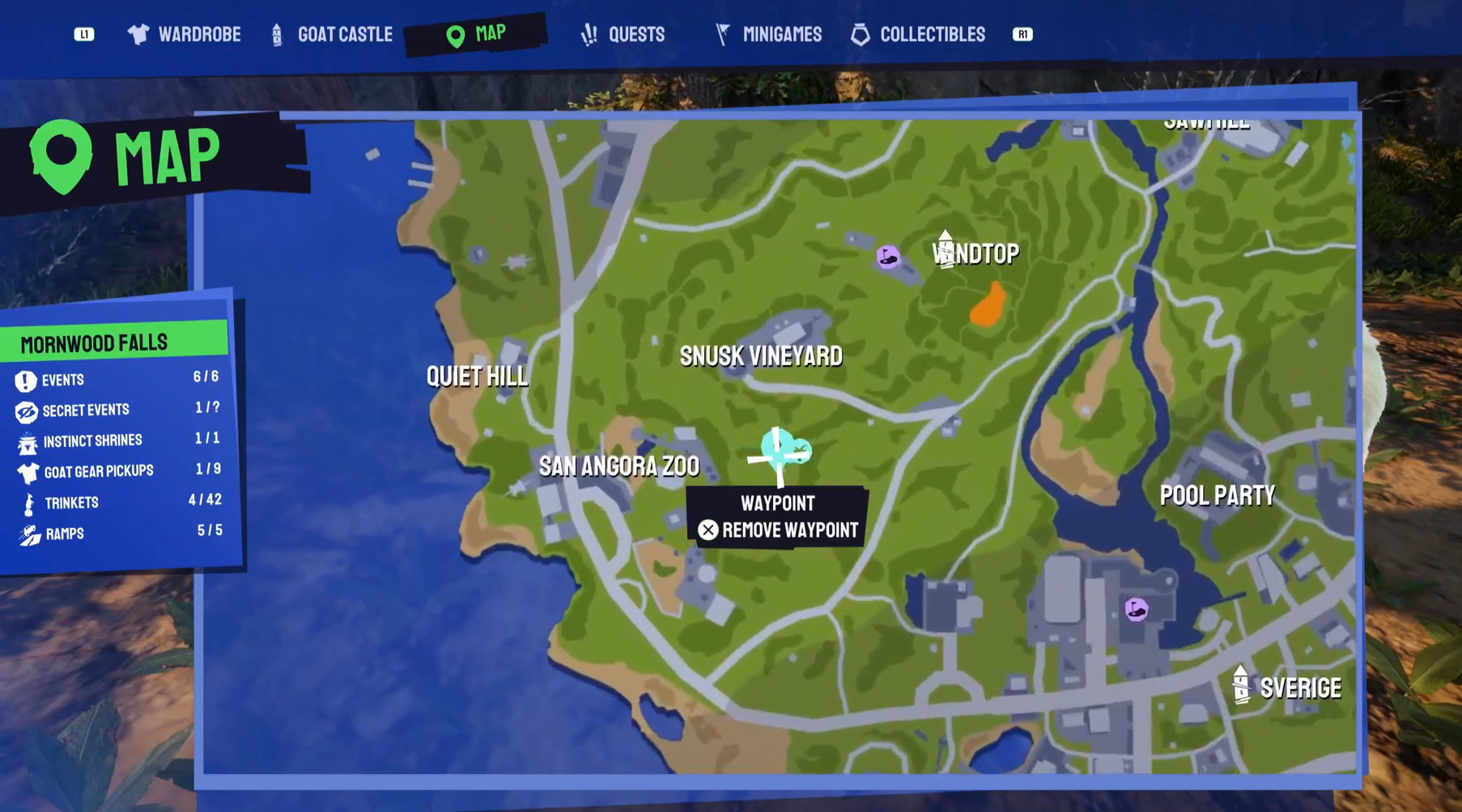Click the green Map pin icon in the header
This screenshot has height=812, width=1462.
(453, 33)
